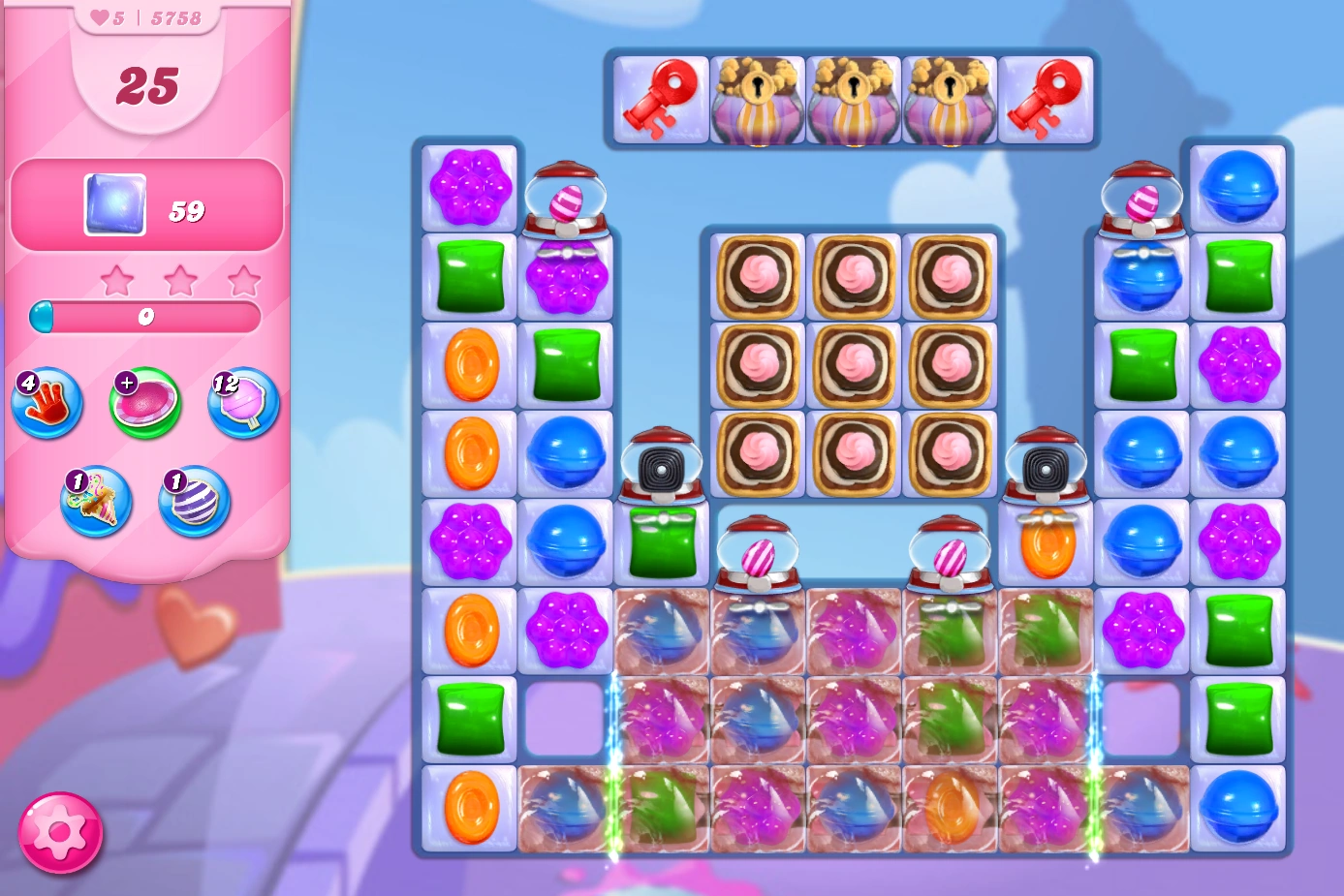Viewport: 1344px width, 896px height.
Task: Use the Party Popper booster
Action: coord(95,502)
